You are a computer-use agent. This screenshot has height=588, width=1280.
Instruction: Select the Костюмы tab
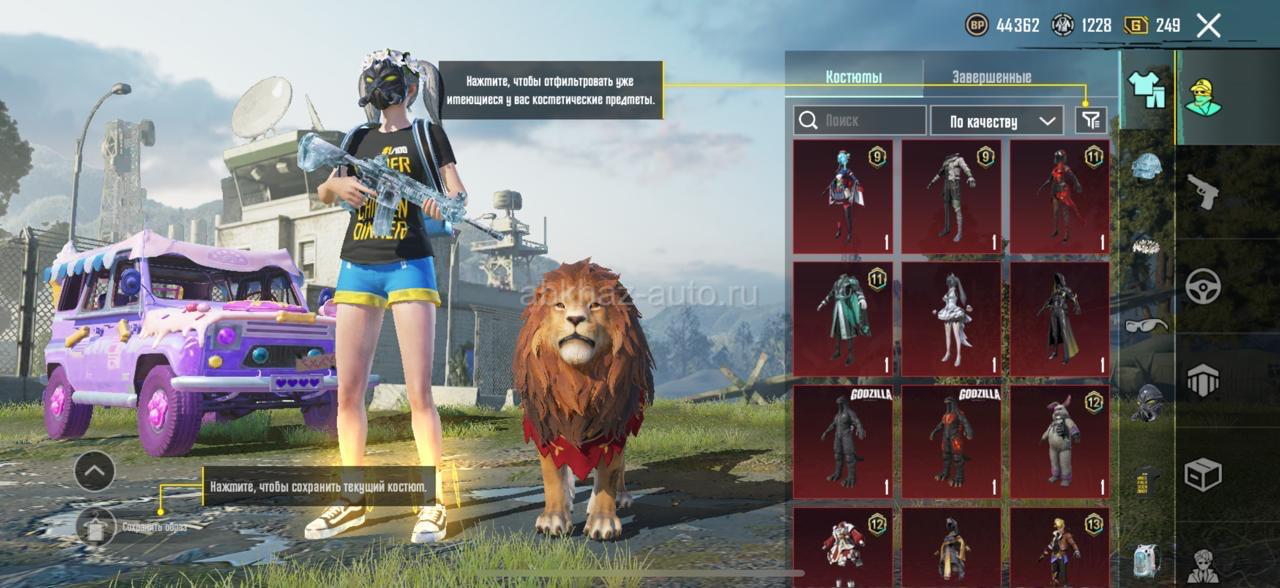click(x=853, y=77)
